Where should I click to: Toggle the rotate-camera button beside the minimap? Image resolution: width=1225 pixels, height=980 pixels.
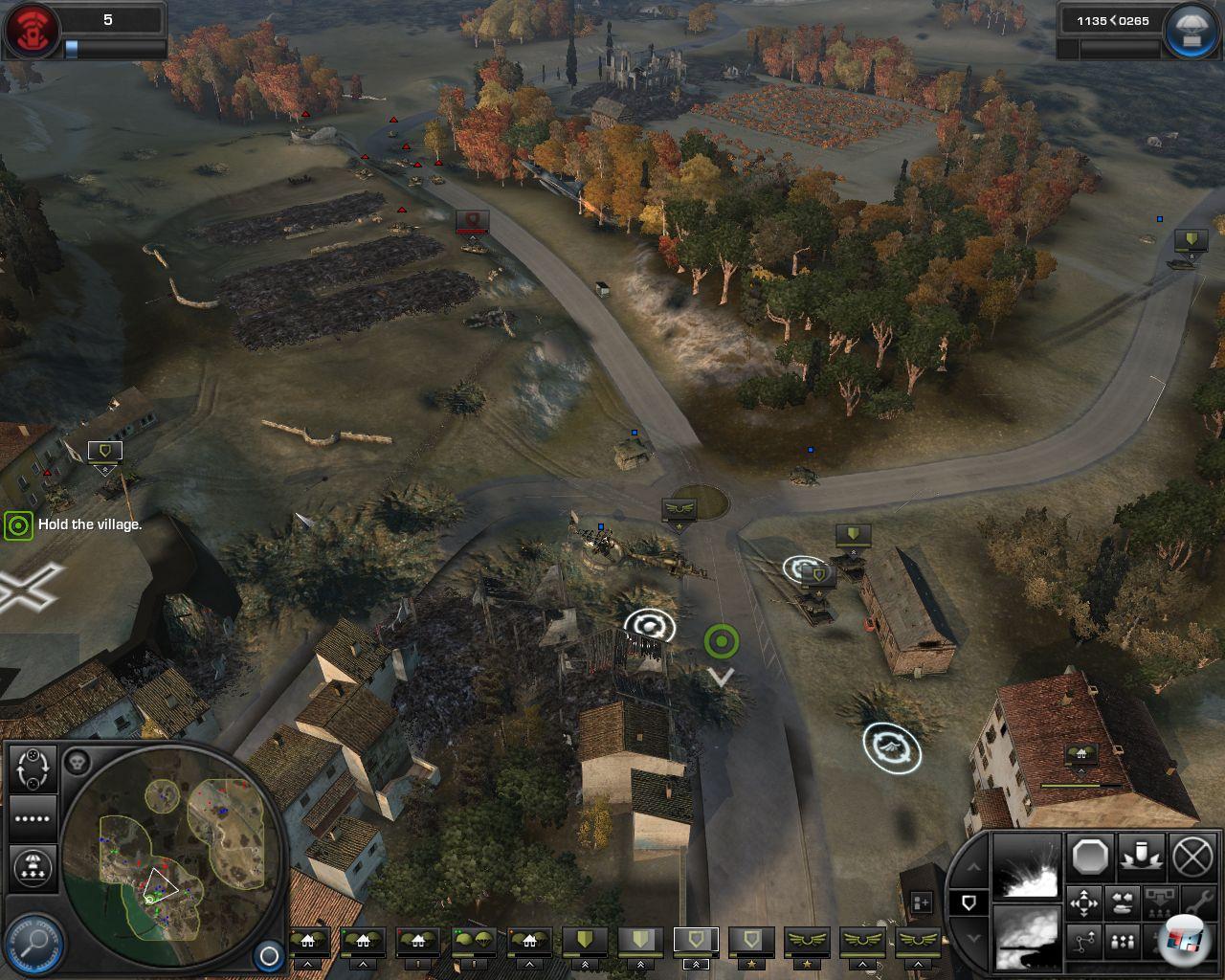point(33,767)
